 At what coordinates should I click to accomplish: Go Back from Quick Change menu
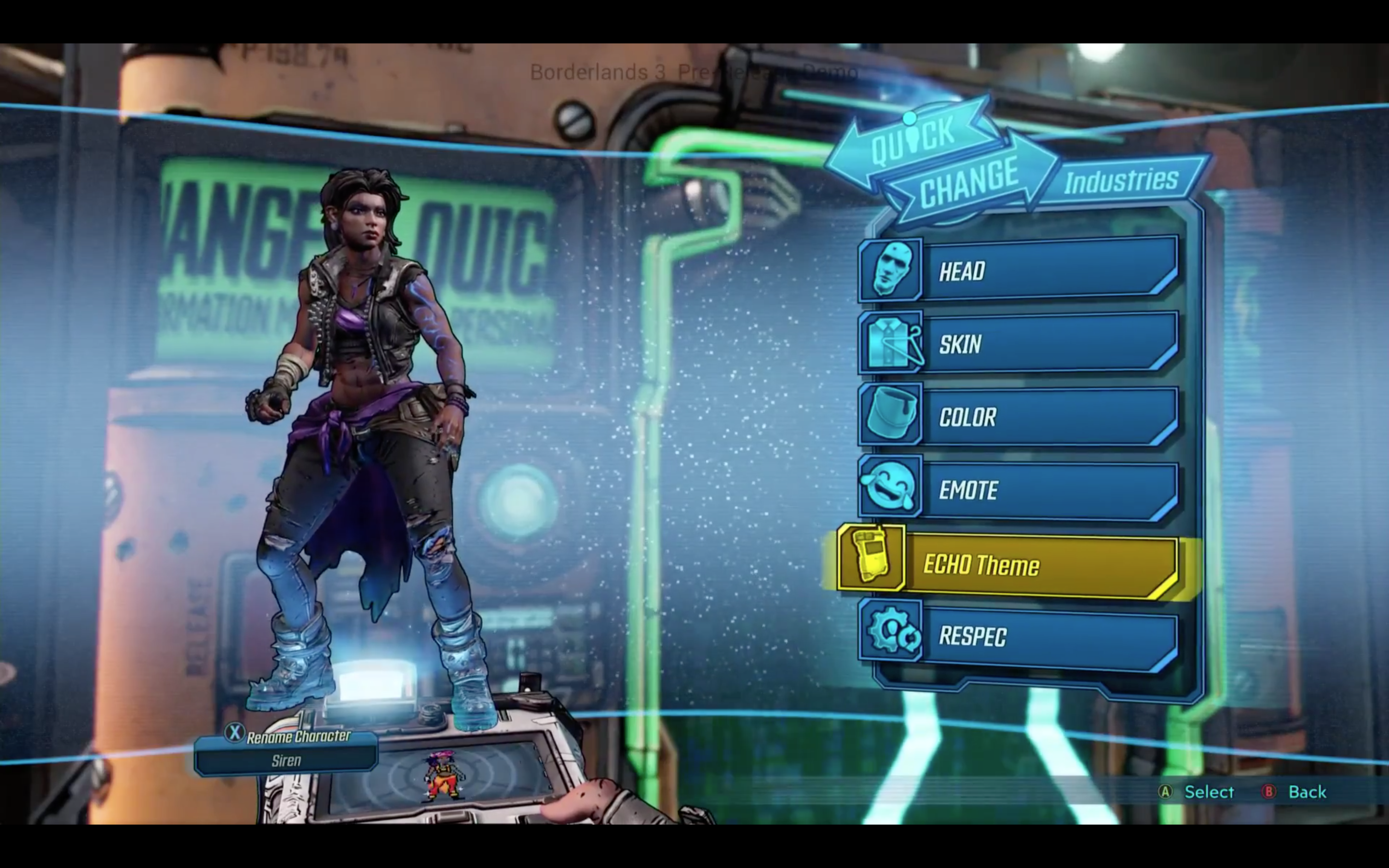point(1307,792)
